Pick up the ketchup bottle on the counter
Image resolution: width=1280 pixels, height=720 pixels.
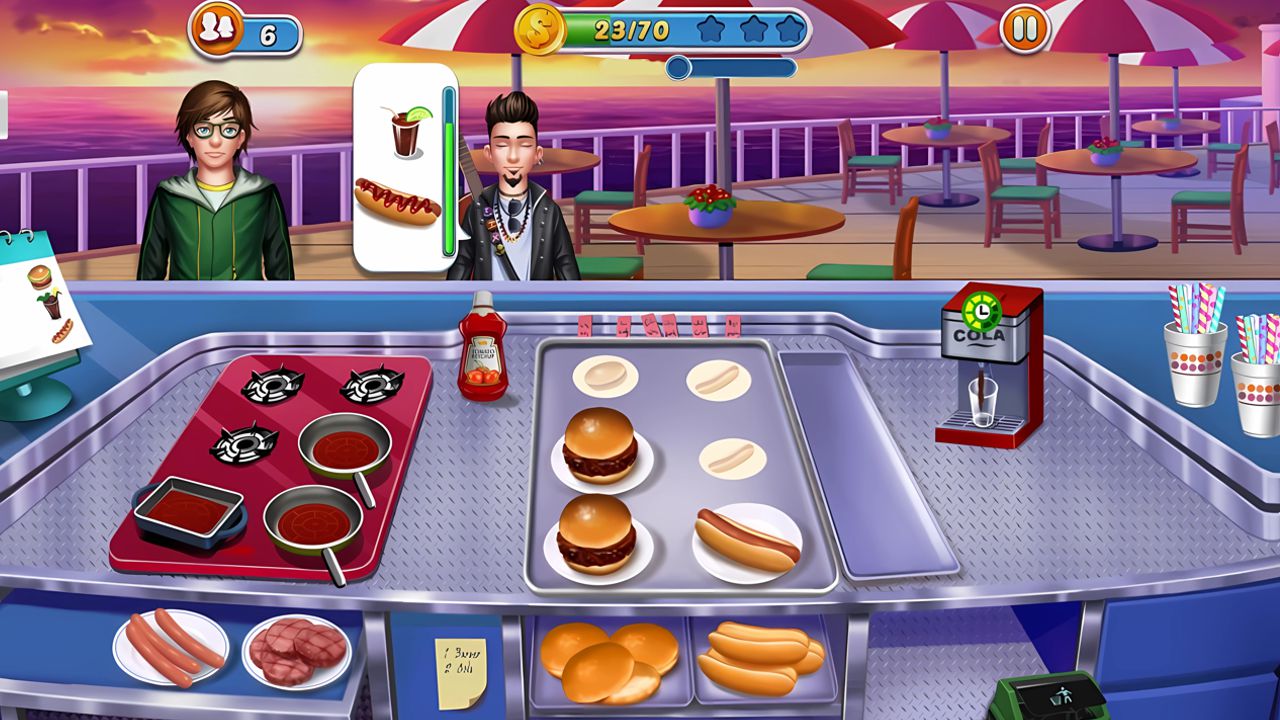pyautogui.click(x=482, y=352)
